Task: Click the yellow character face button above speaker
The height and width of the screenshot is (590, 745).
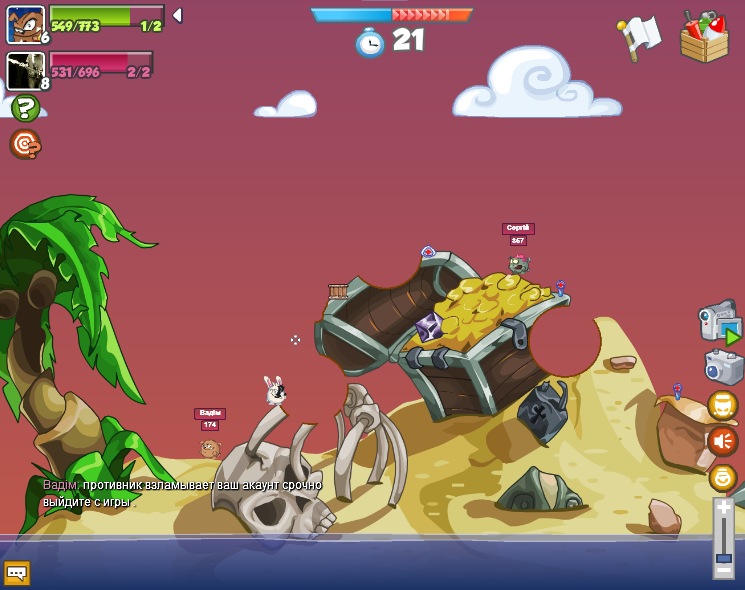Action: tap(722, 405)
